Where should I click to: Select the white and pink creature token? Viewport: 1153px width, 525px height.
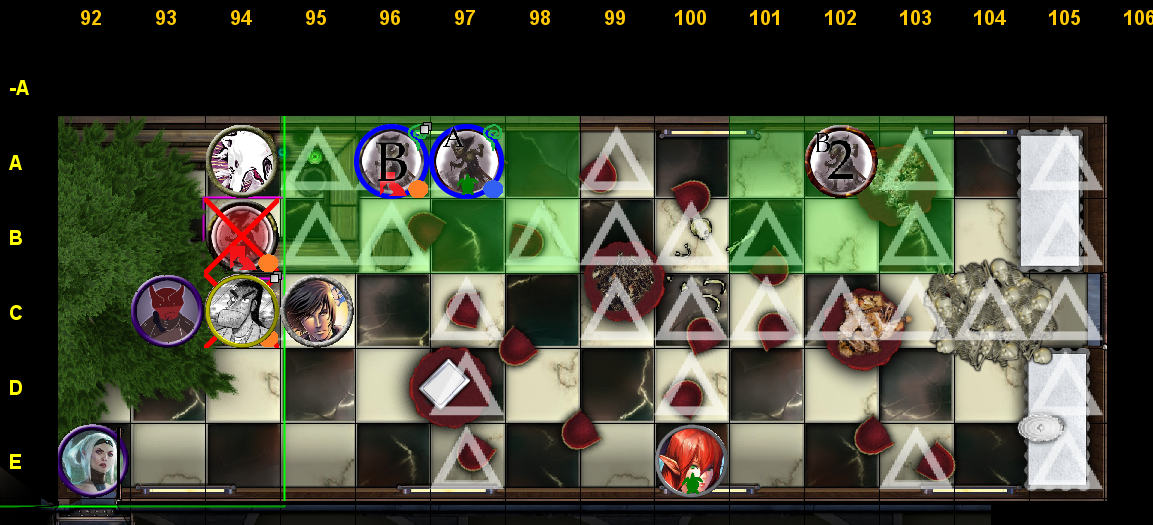tap(241, 160)
